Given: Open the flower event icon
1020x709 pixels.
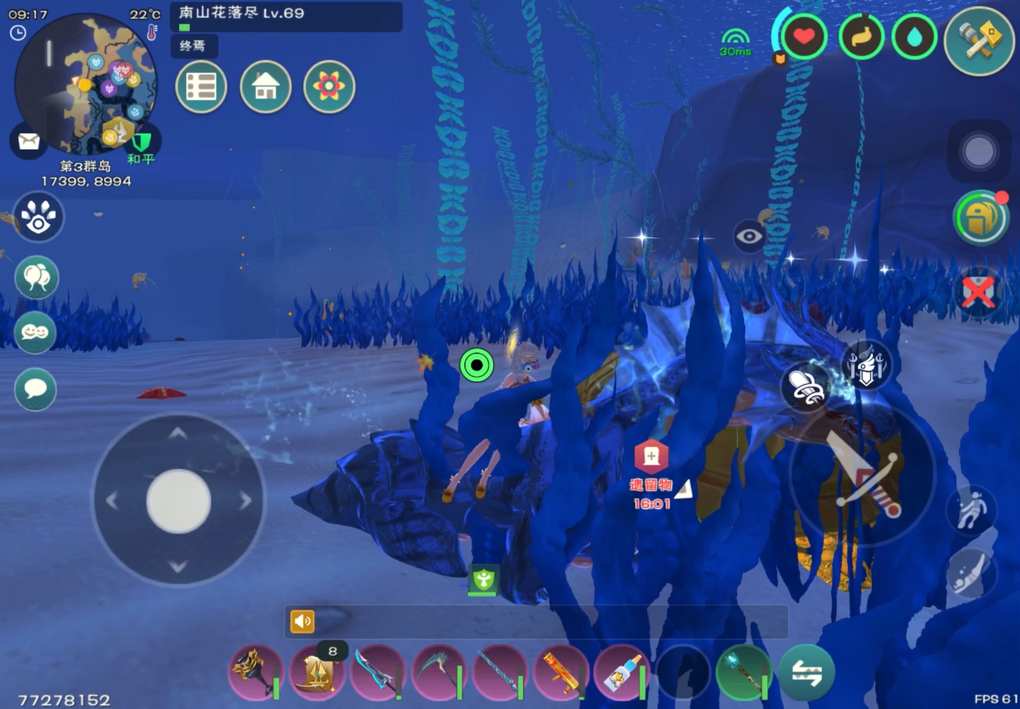Looking at the screenshot, I should (329, 87).
